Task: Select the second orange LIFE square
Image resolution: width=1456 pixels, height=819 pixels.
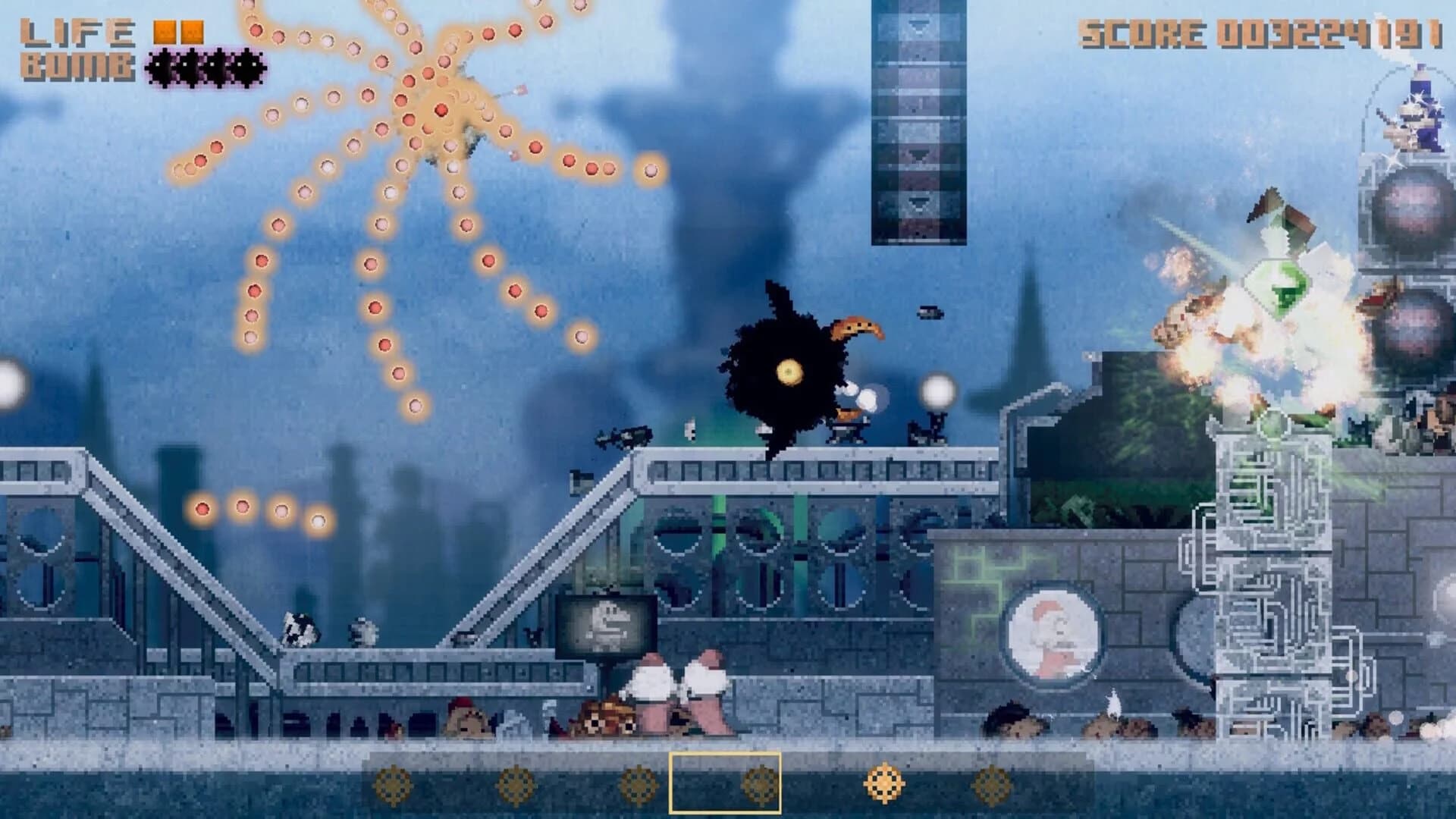Action: [191, 30]
